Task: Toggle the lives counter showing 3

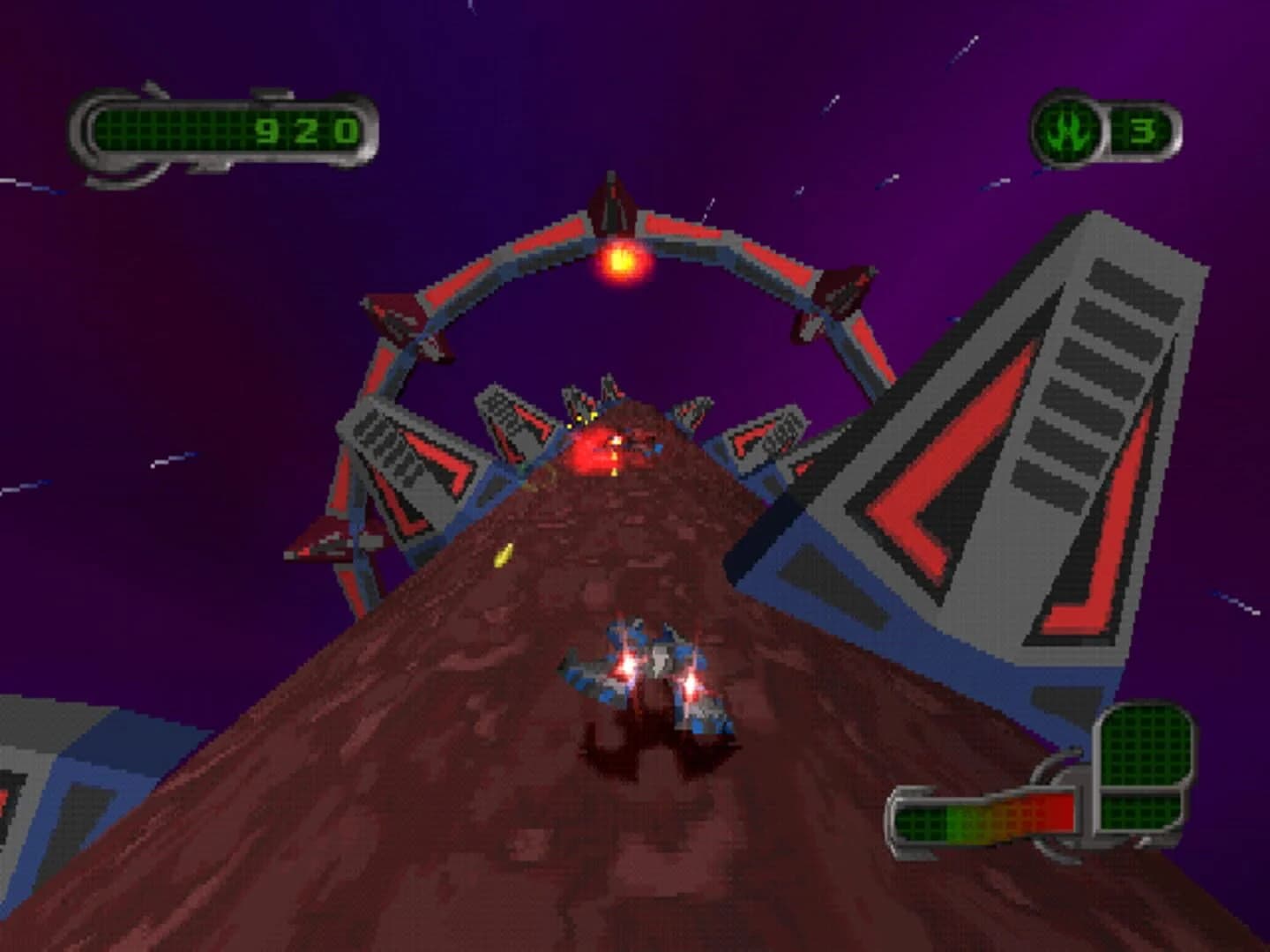Action: point(1142,130)
